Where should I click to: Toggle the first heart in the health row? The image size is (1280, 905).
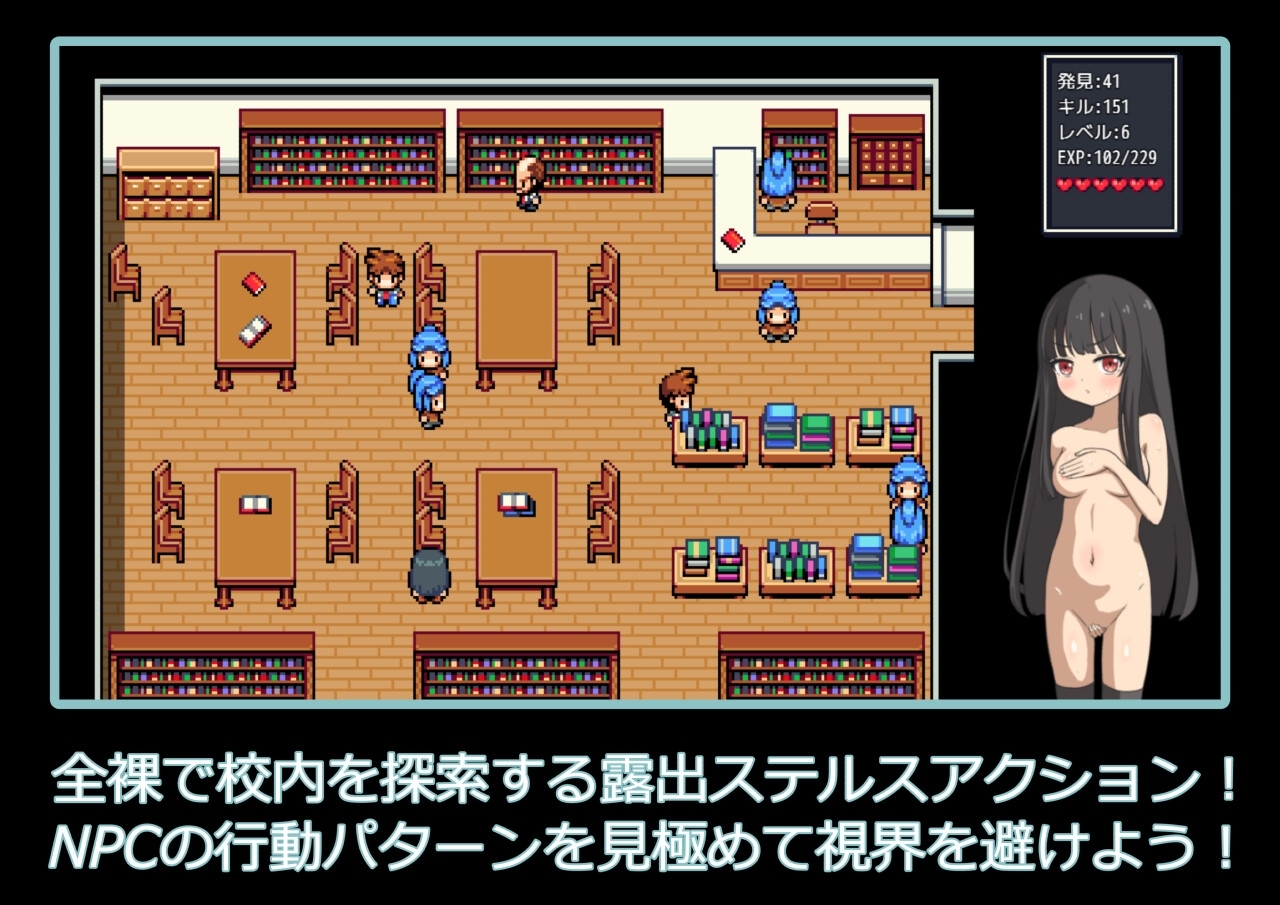click(1062, 185)
